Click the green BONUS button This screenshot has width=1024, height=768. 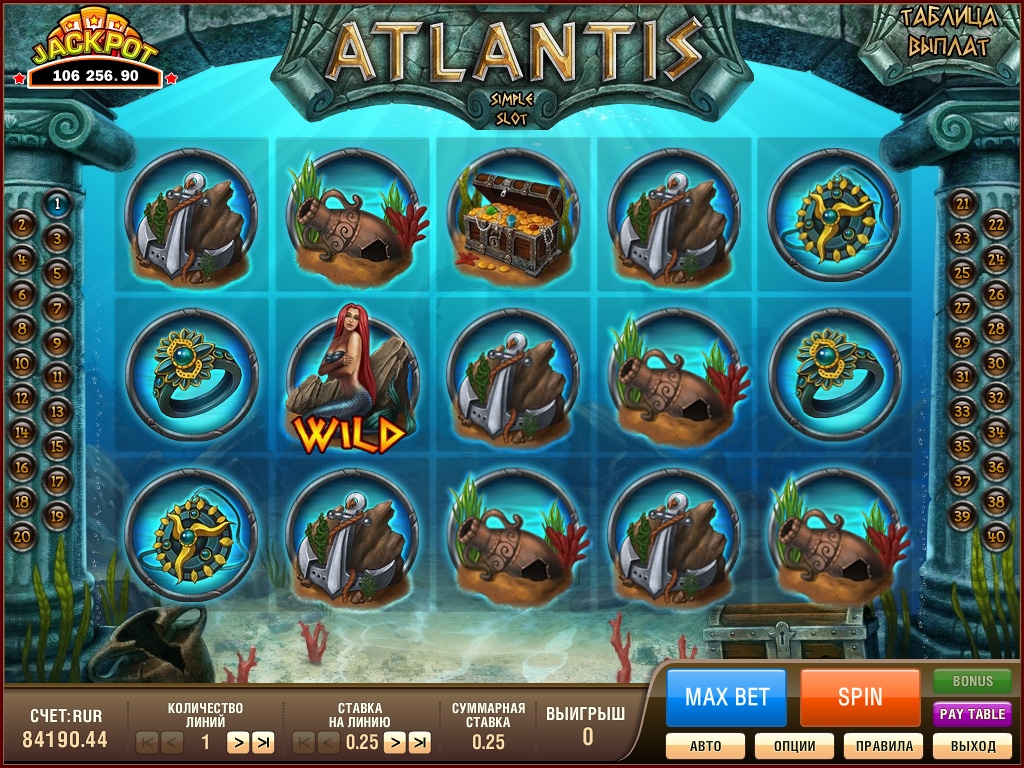coord(972,681)
